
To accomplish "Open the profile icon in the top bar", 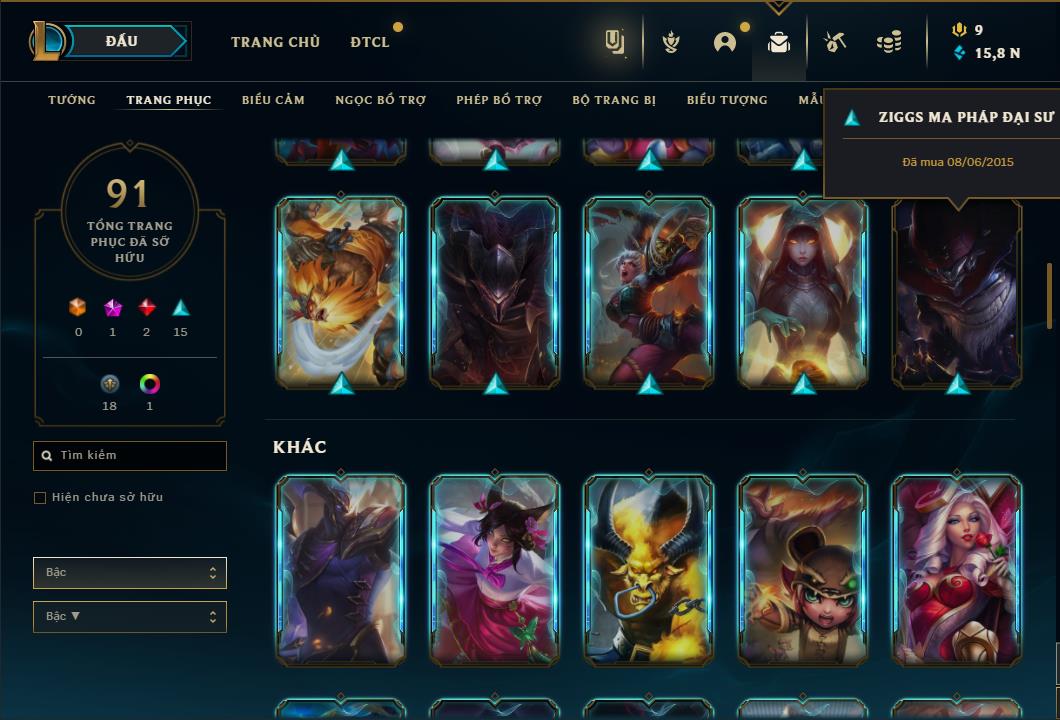I will coord(725,42).
